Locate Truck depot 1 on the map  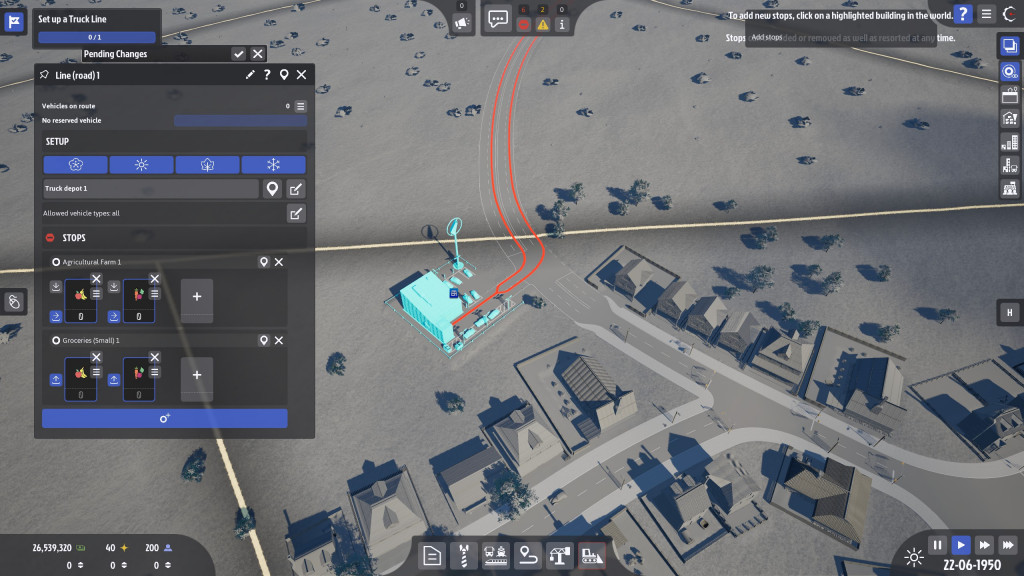click(271, 189)
